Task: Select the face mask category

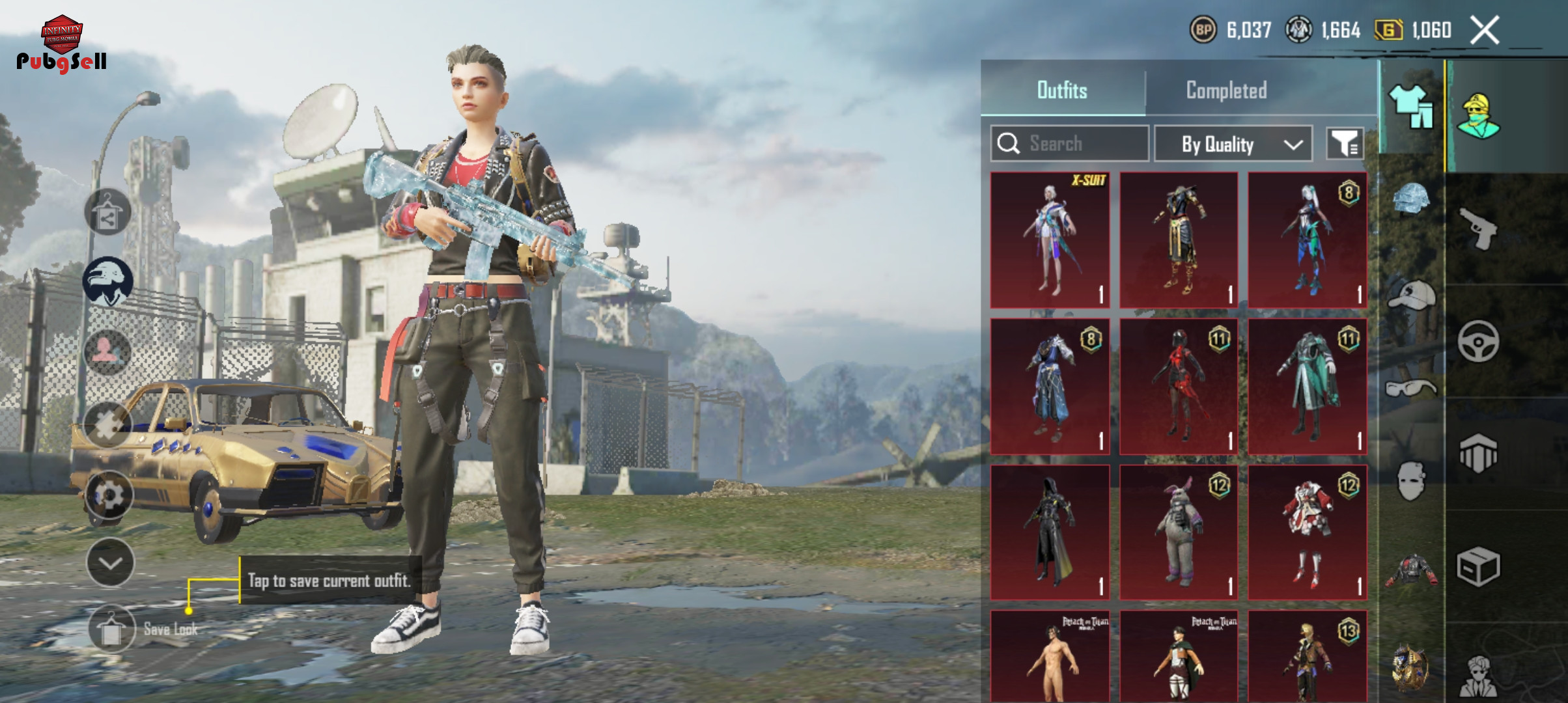Action: coord(1410,482)
